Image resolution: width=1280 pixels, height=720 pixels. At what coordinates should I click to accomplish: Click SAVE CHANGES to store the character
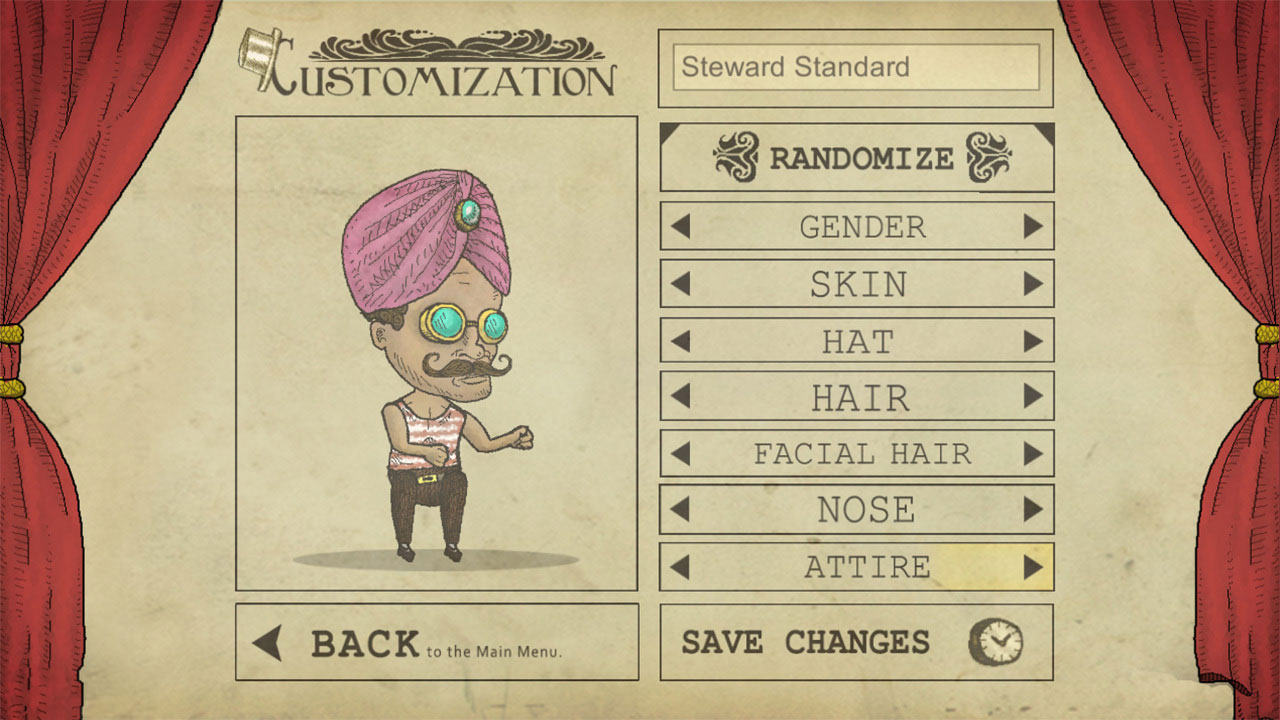(x=805, y=641)
